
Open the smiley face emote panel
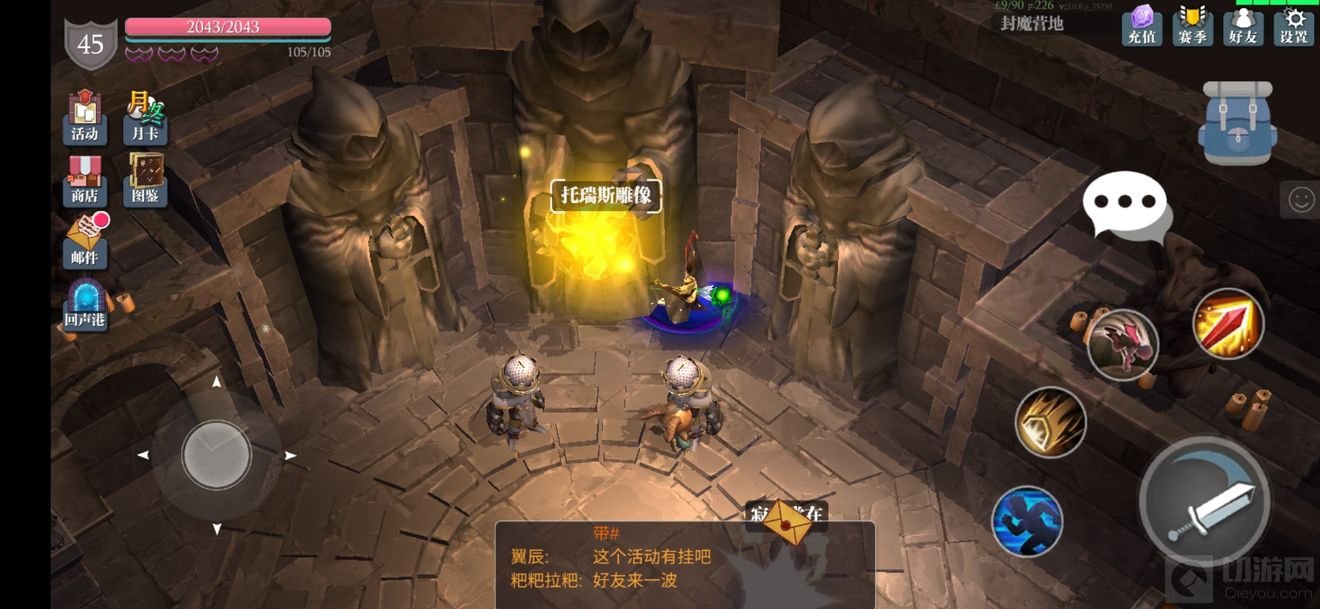point(1300,200)
